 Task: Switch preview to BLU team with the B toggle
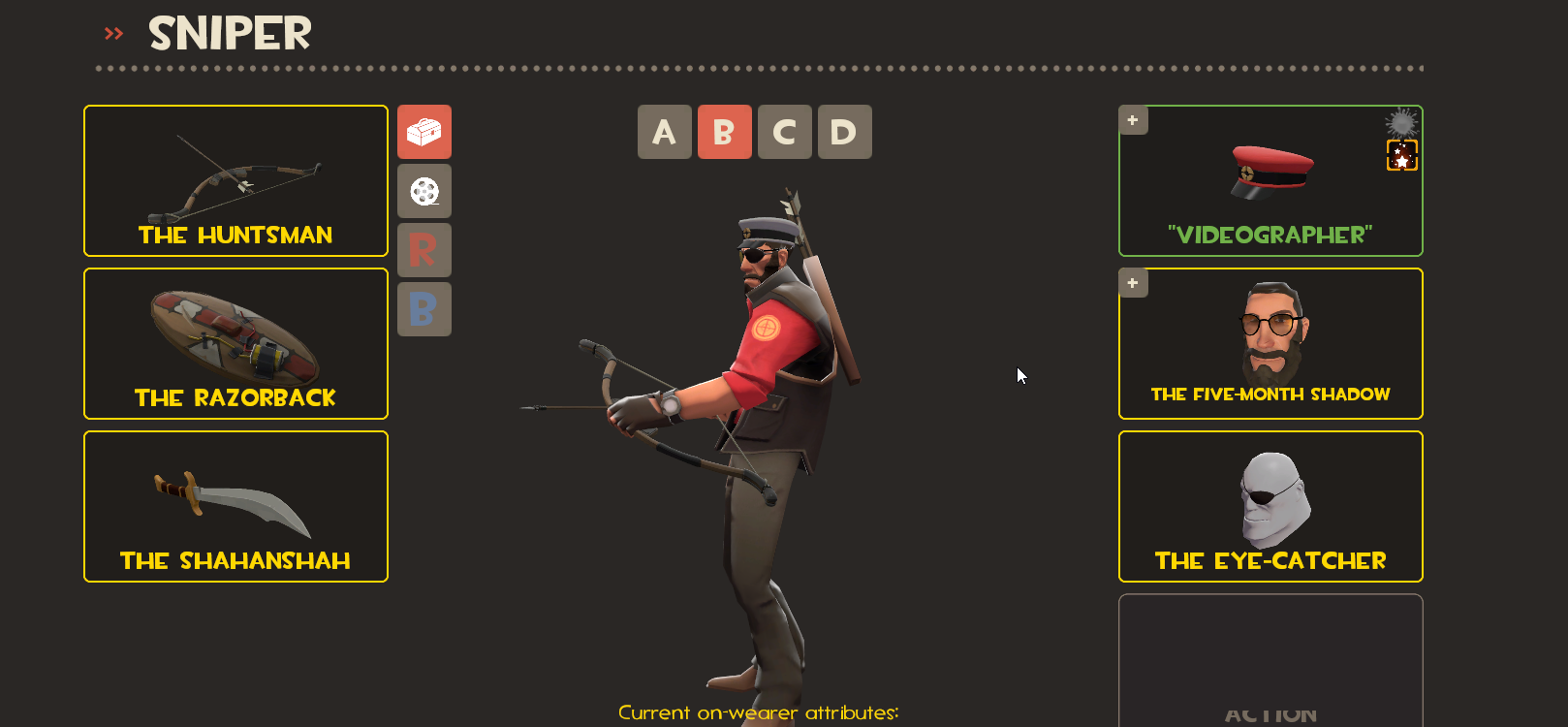click(424, 309)
